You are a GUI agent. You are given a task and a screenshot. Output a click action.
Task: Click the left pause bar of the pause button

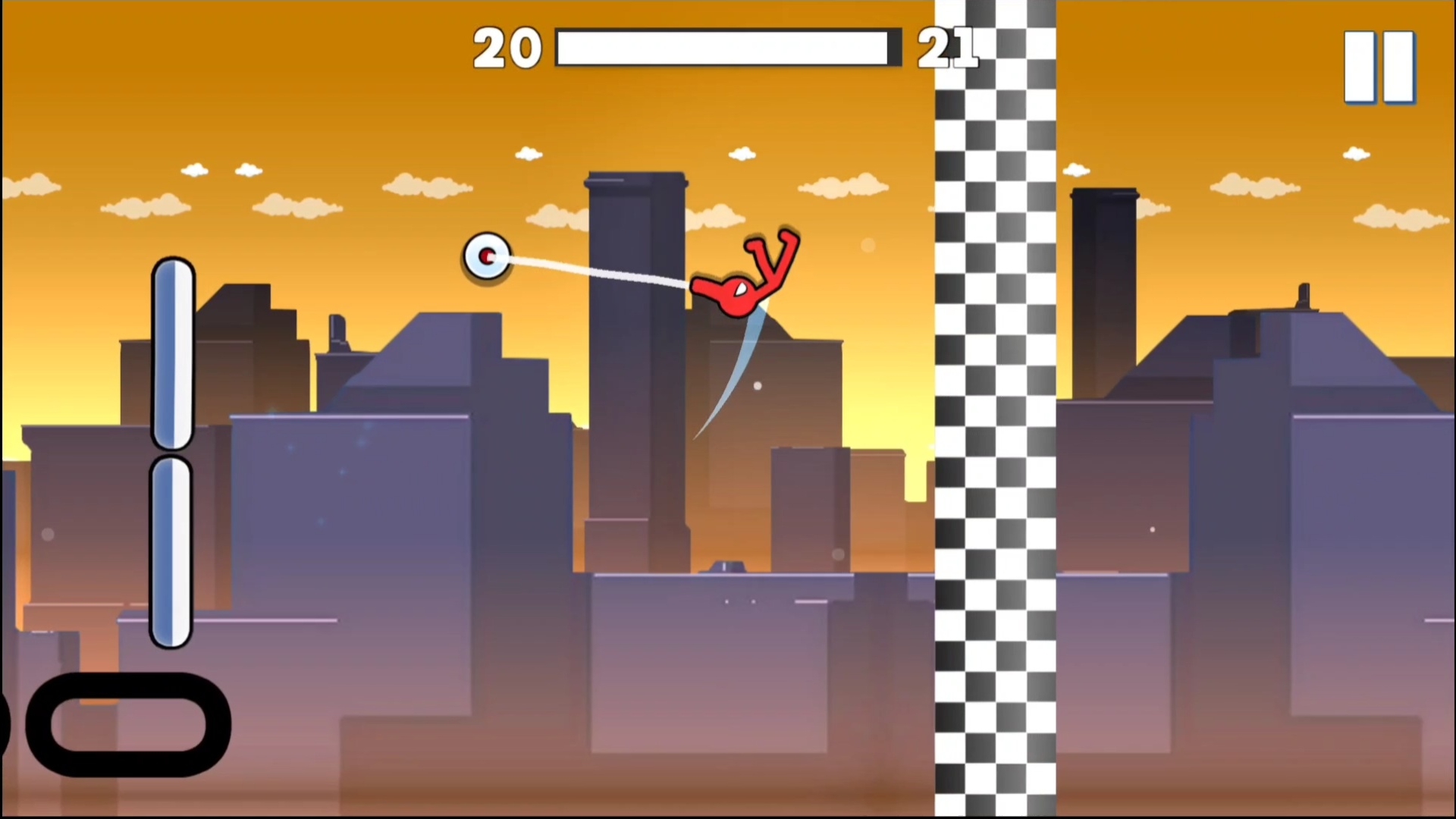[x=1360, y=67]
